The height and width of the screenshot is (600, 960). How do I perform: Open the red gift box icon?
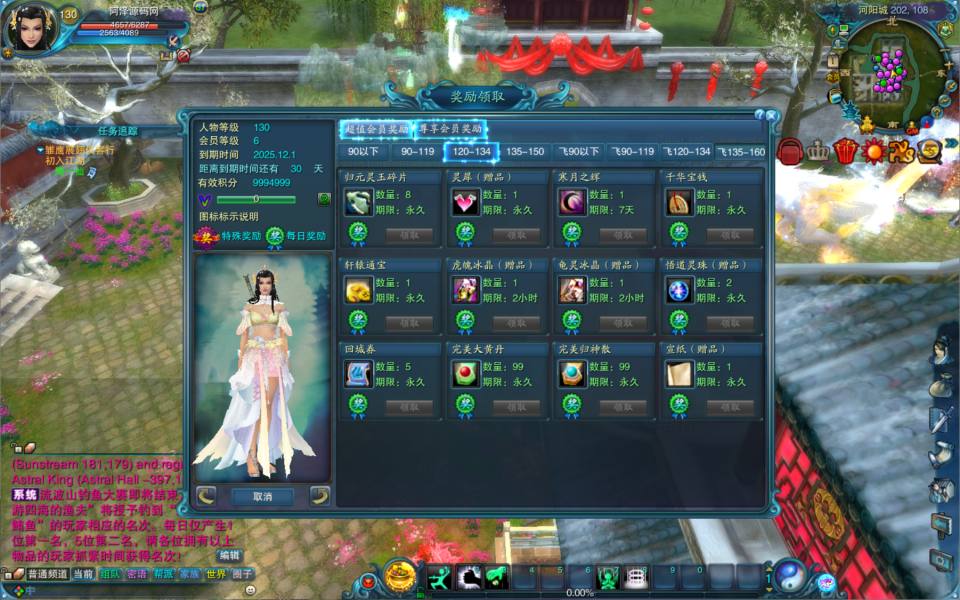[x=846, y=151]
